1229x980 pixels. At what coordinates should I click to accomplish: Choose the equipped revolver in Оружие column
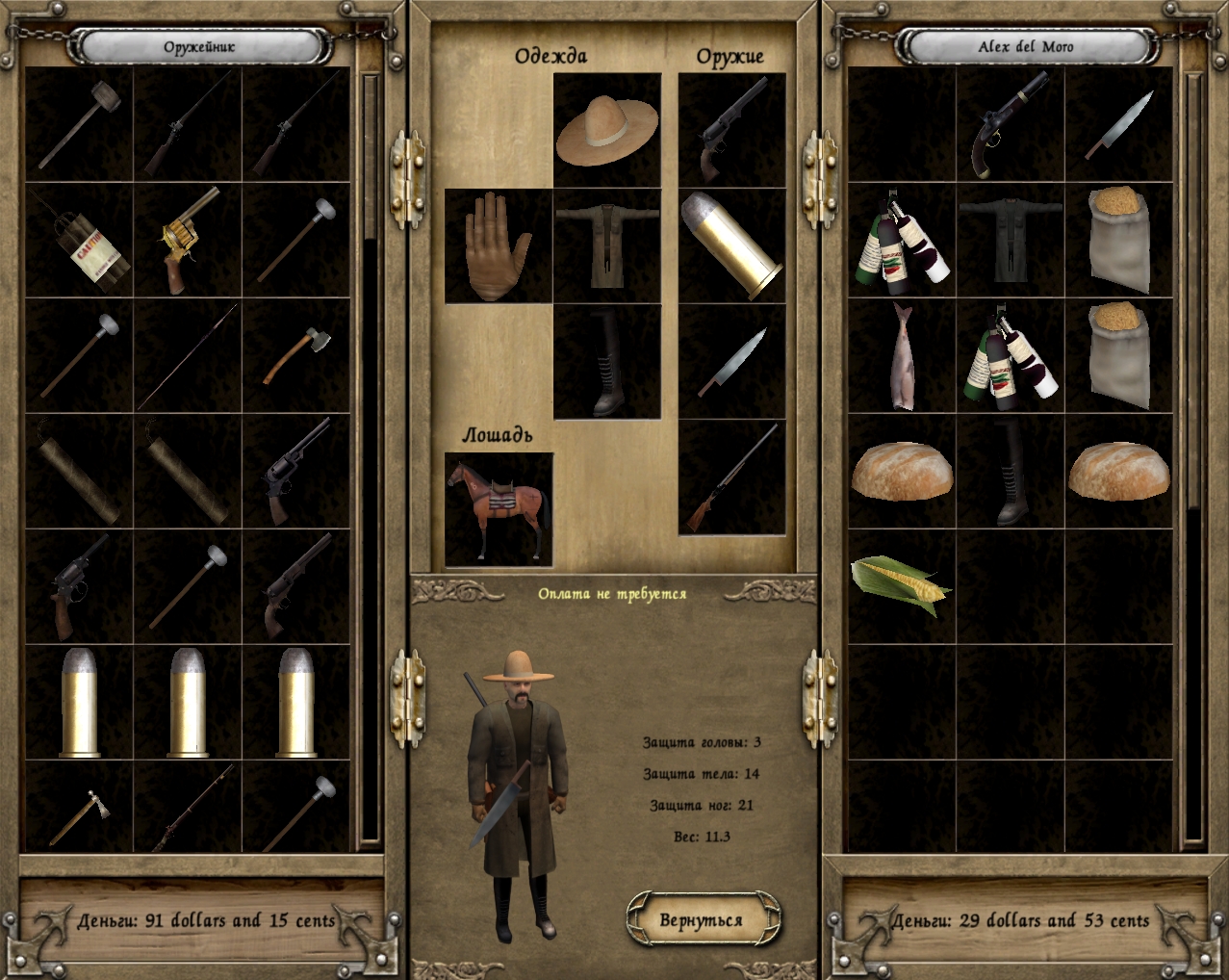click(x=731, y=129)
